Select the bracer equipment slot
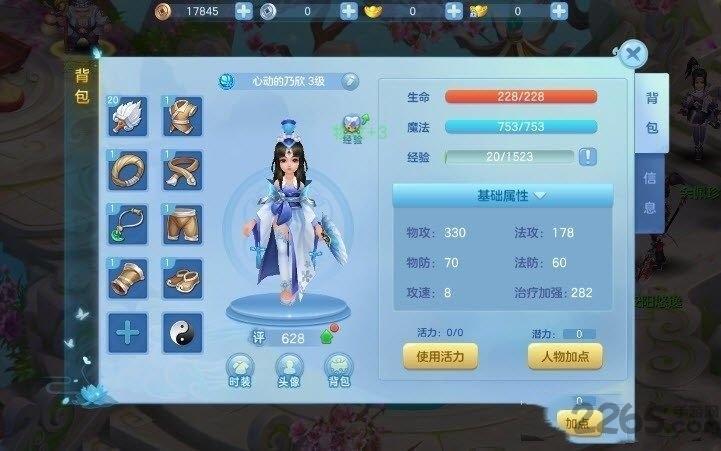This screenshot has width=721, height=451. tap(129, 279)
